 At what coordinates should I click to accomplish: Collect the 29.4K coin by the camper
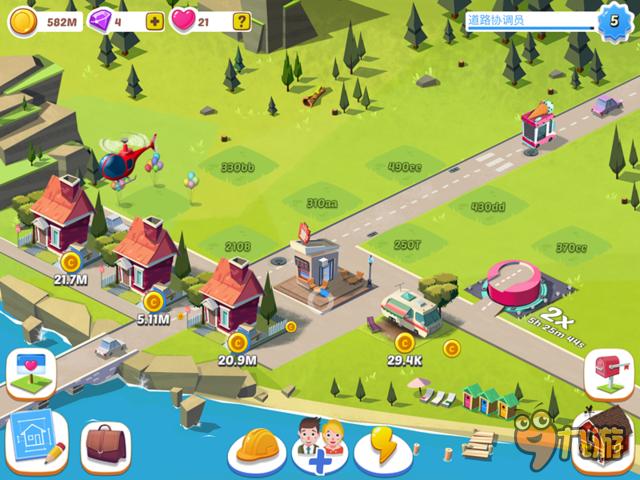[405, 344]
